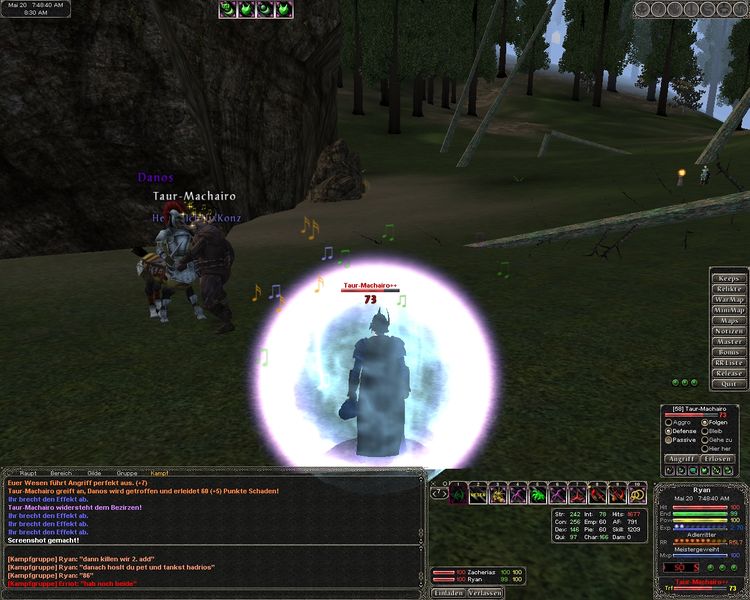Image resolution: width=750 pixels, height=600 pixels.
Task: Choose the Bleib pet command
Action: 704,431
